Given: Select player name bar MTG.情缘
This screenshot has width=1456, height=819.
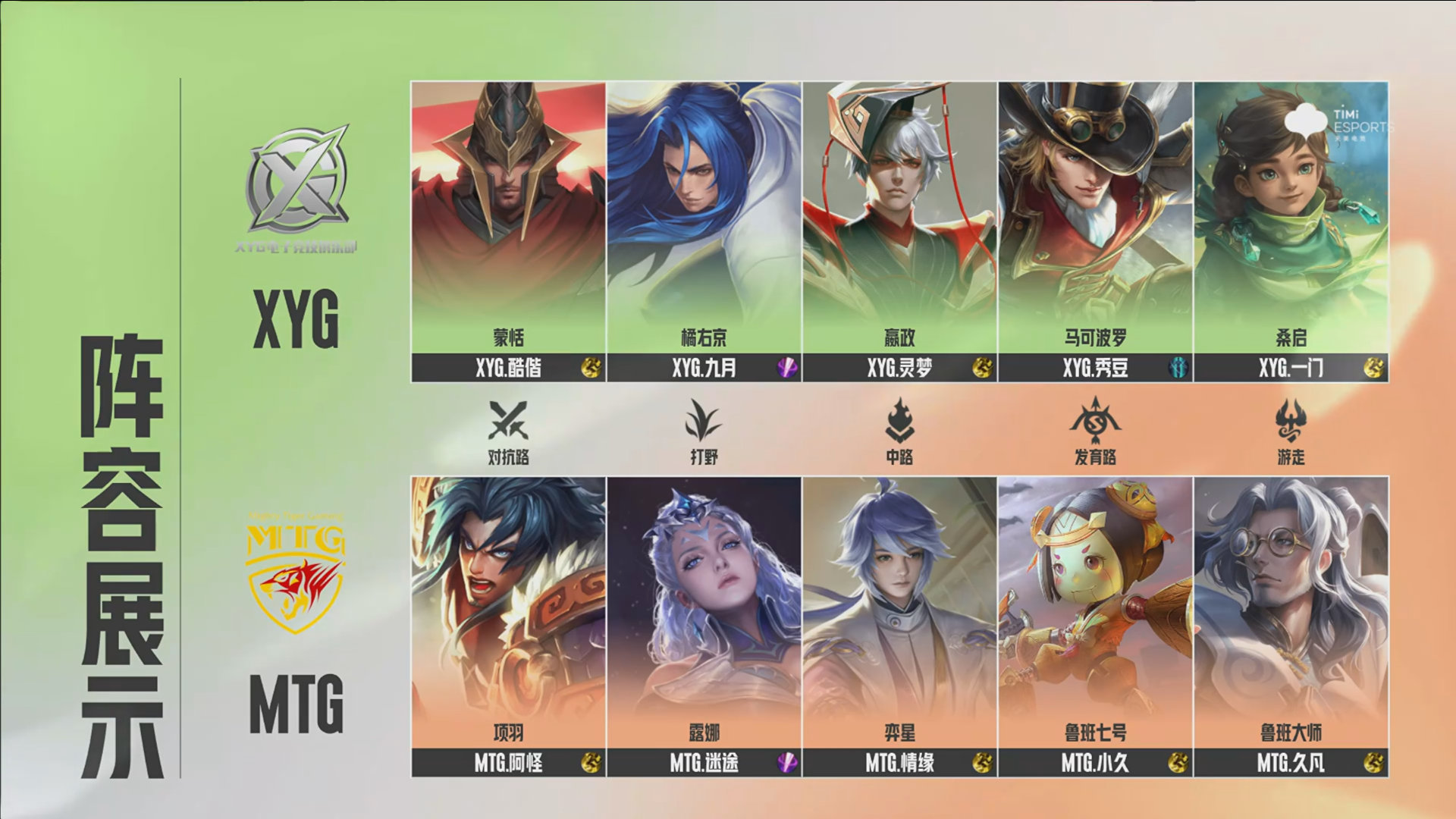Looking at the screenshot, I should tap(899, 762).
